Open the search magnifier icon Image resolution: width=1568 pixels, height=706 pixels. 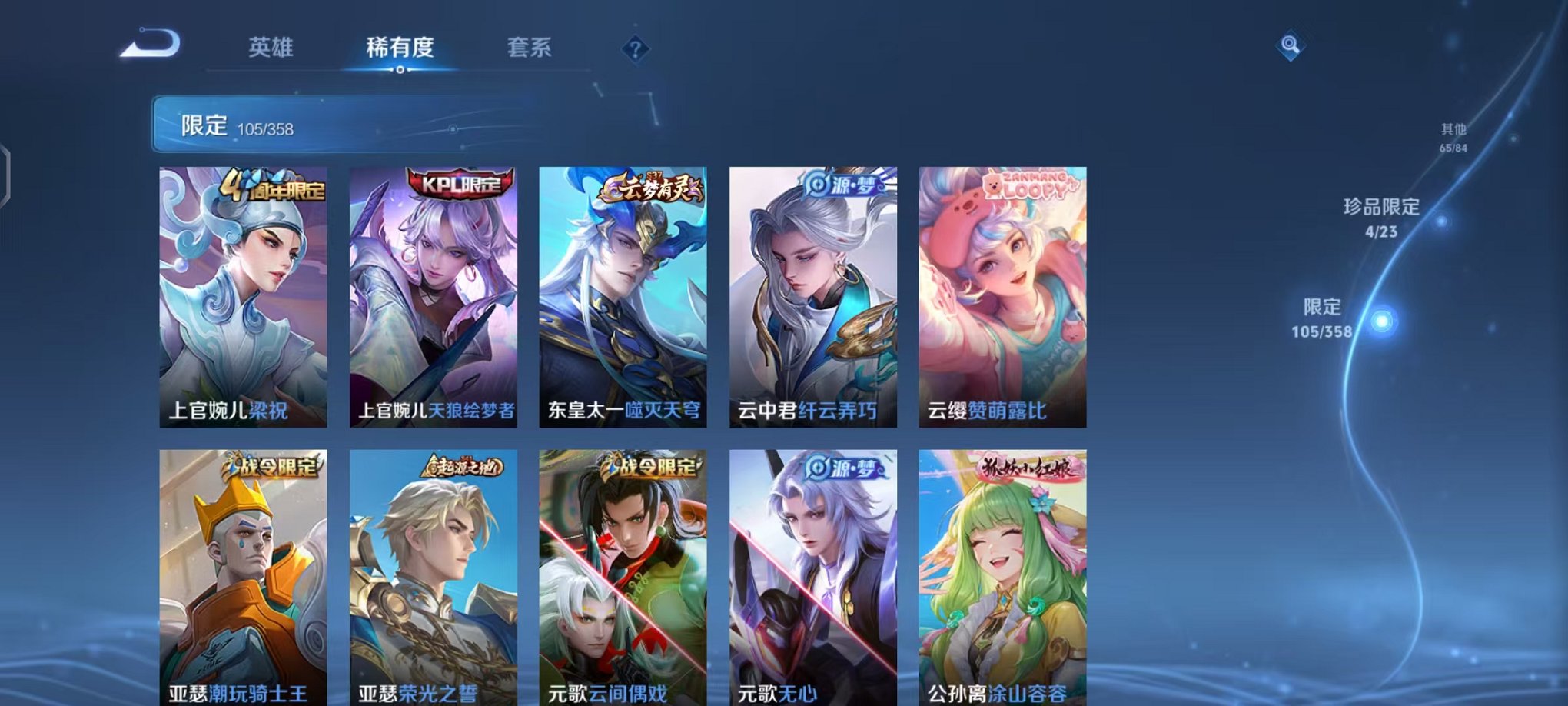pyautogui.click(x=1291, y=45)
